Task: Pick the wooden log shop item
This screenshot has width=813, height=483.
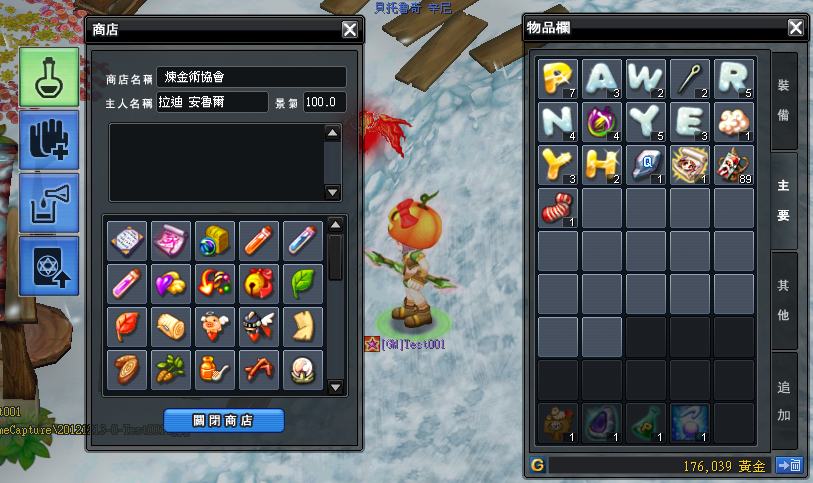Action: (x=170, y=327)
